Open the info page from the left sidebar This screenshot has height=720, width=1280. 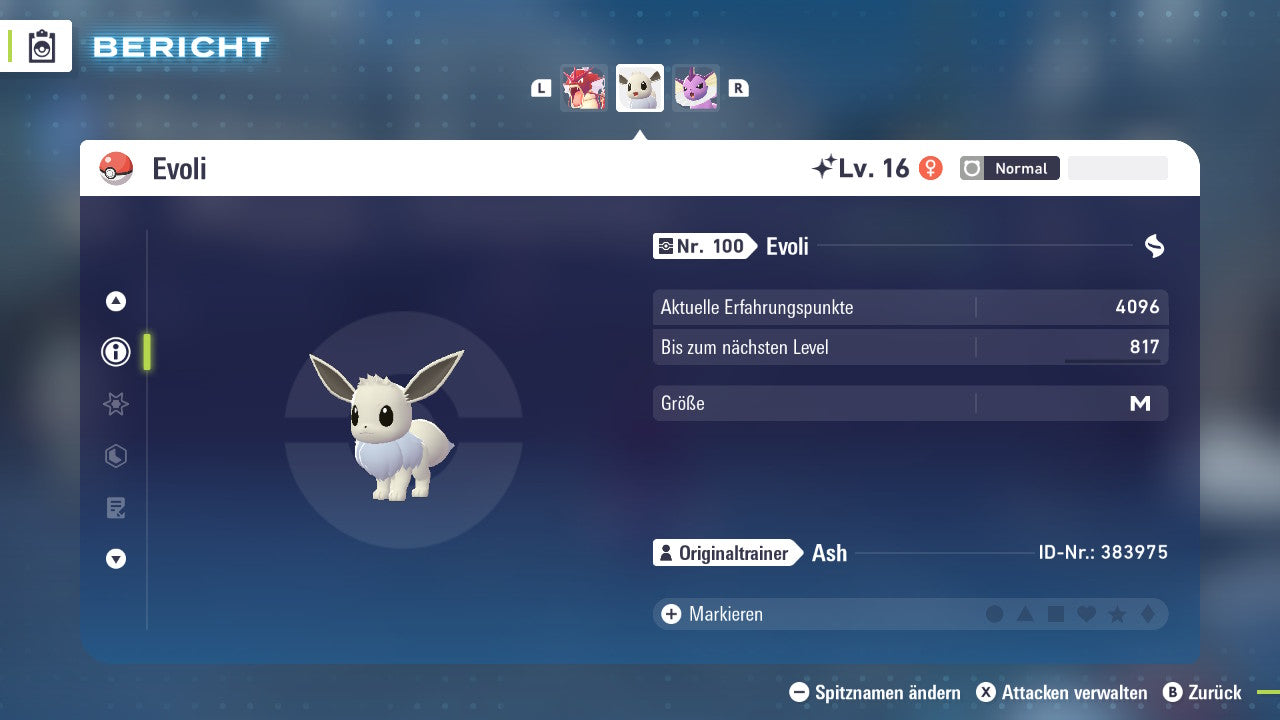115,352
